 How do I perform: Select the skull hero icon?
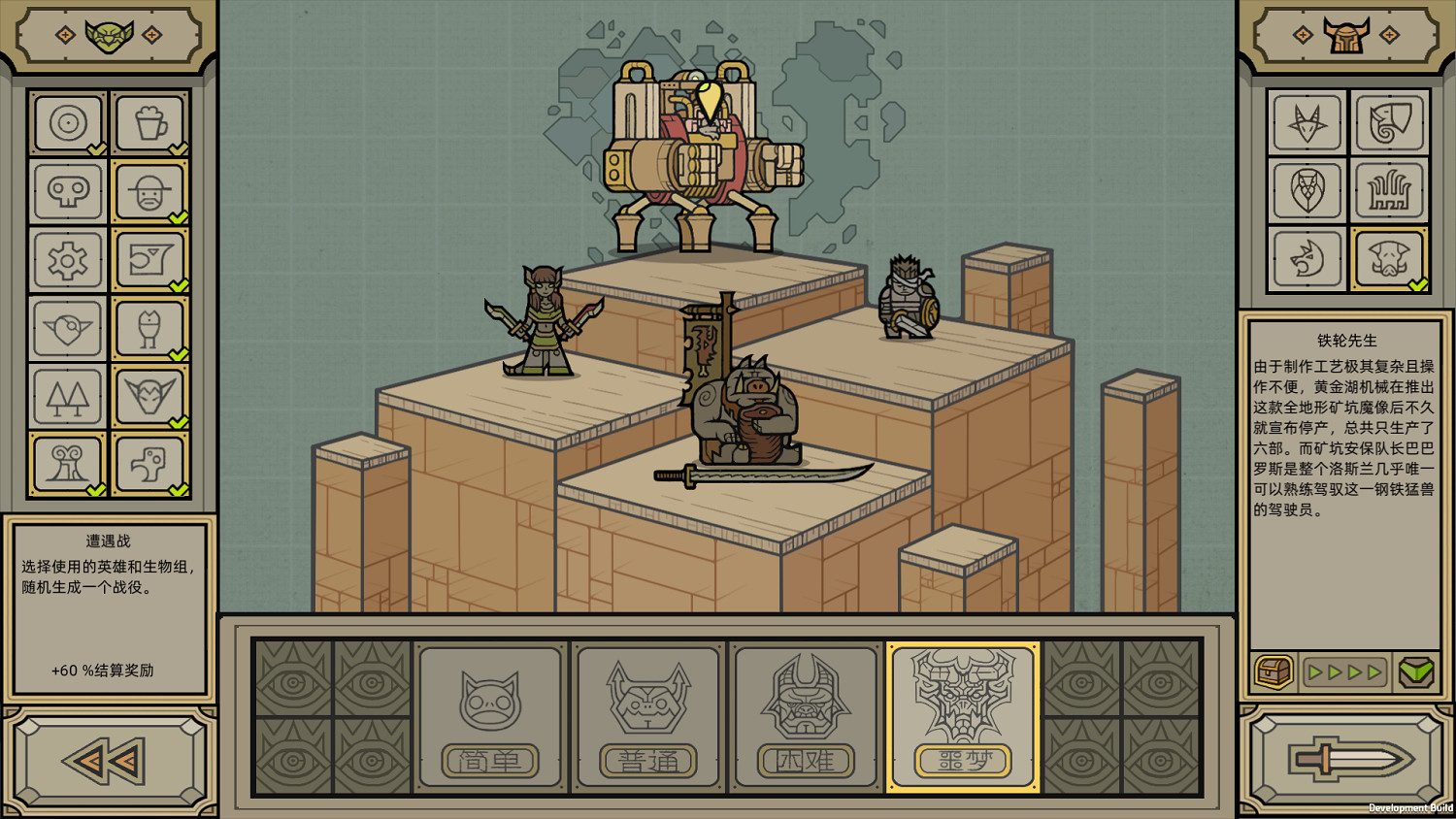tap(67, 191)
